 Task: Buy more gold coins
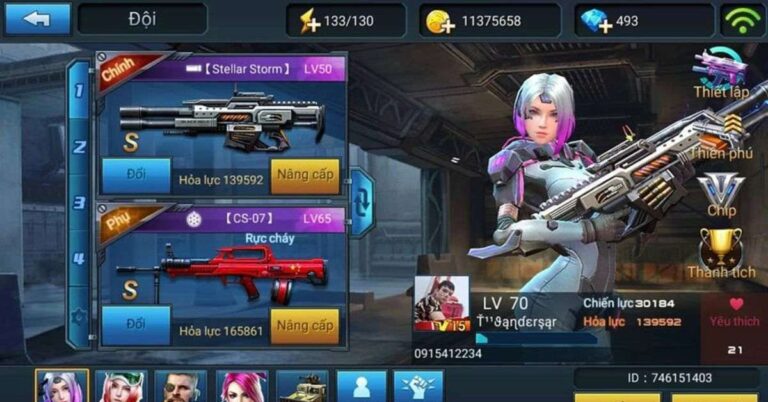point(439,21)
